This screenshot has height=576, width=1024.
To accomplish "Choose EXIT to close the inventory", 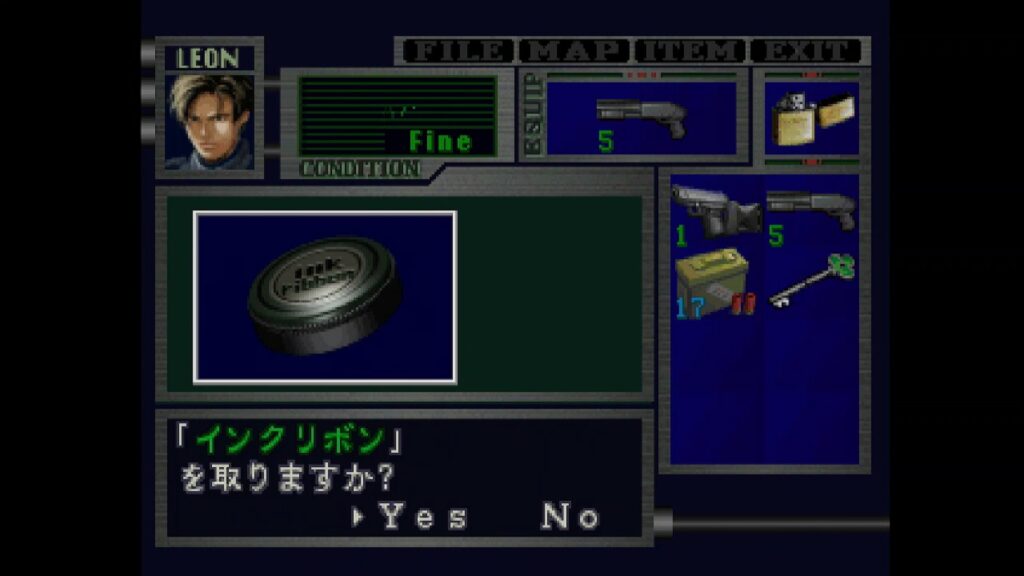I will [806, 51].
